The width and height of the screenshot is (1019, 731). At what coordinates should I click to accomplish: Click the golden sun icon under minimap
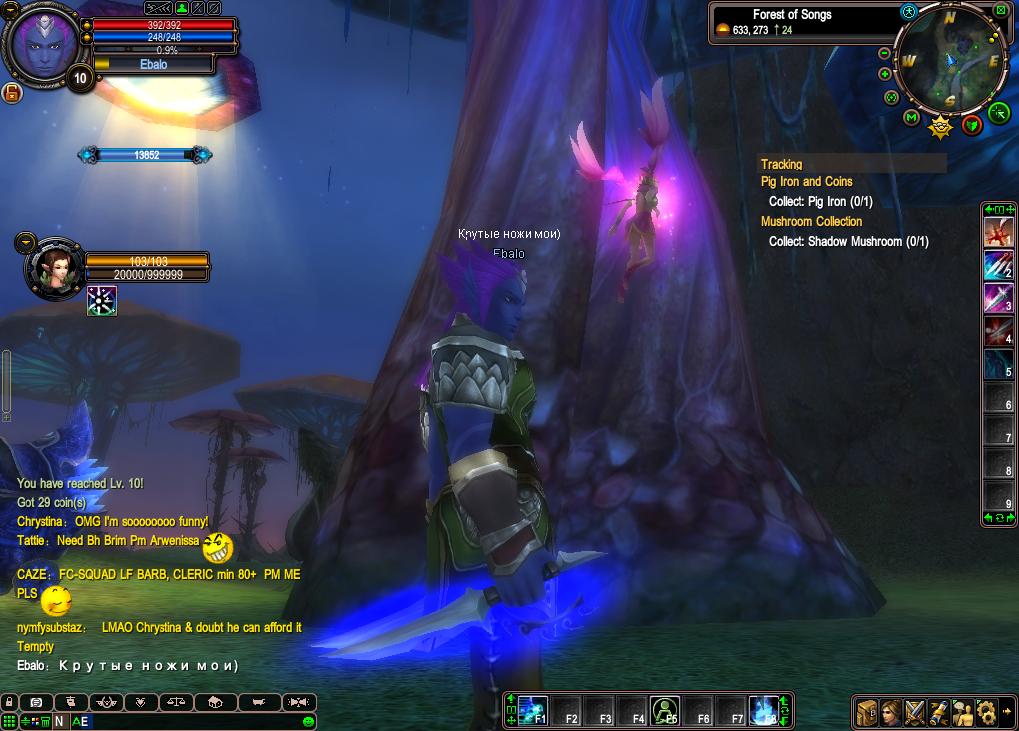pos(940,126)
